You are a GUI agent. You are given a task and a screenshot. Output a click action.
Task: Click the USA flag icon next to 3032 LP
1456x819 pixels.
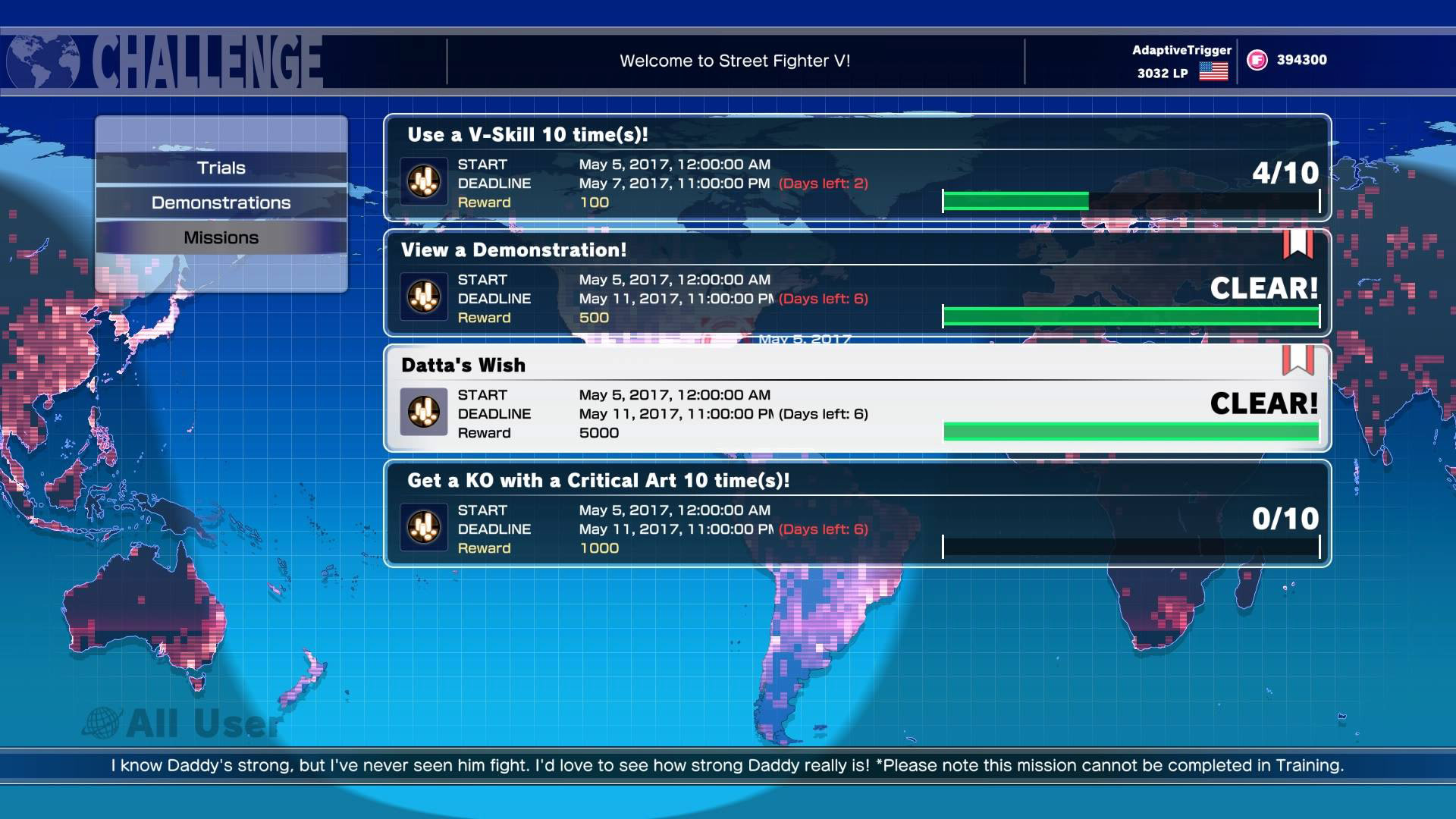point(1215,73)
